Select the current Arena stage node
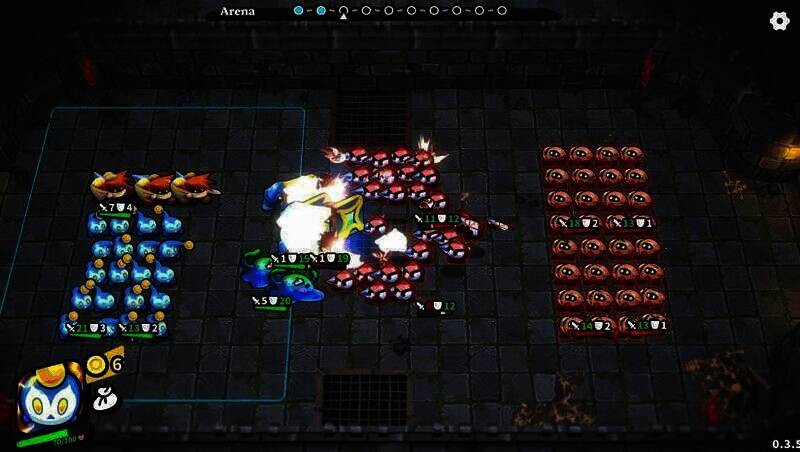The image size is (800, 452). click(343, 11)
